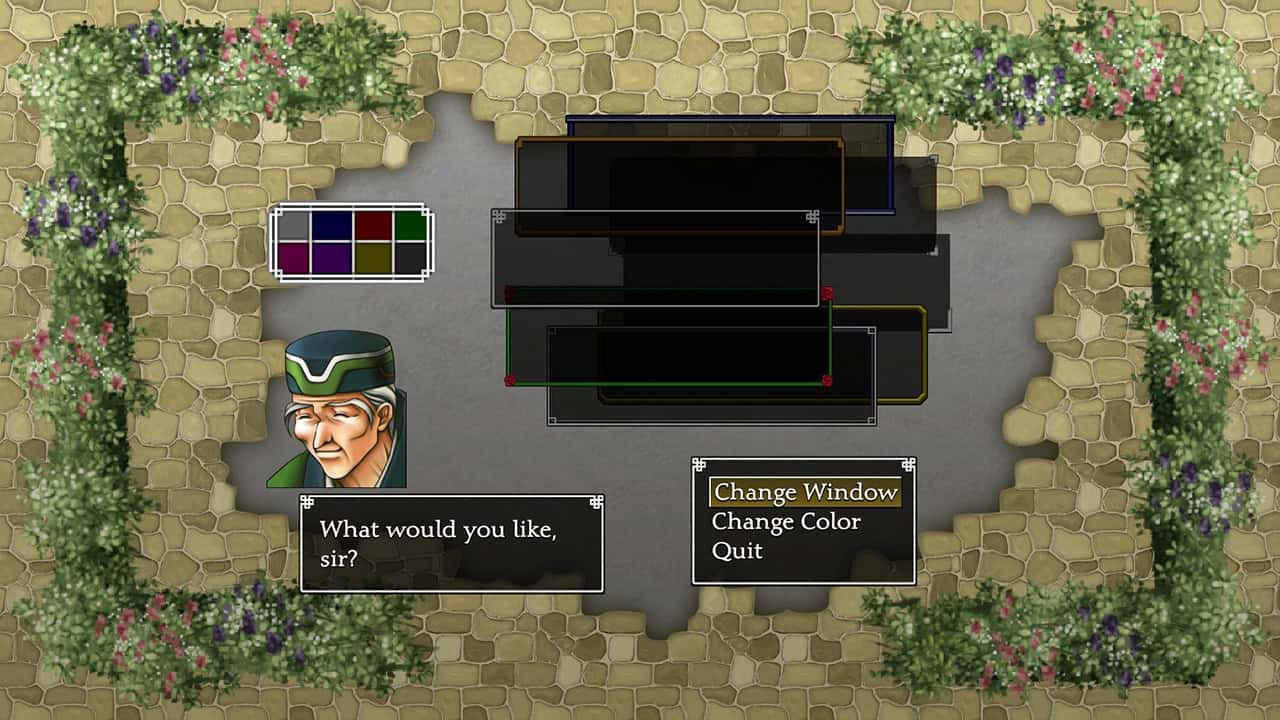1280x720 pixels.
Task: Select the charcoal black color swatch
Action: click(410, 258)
